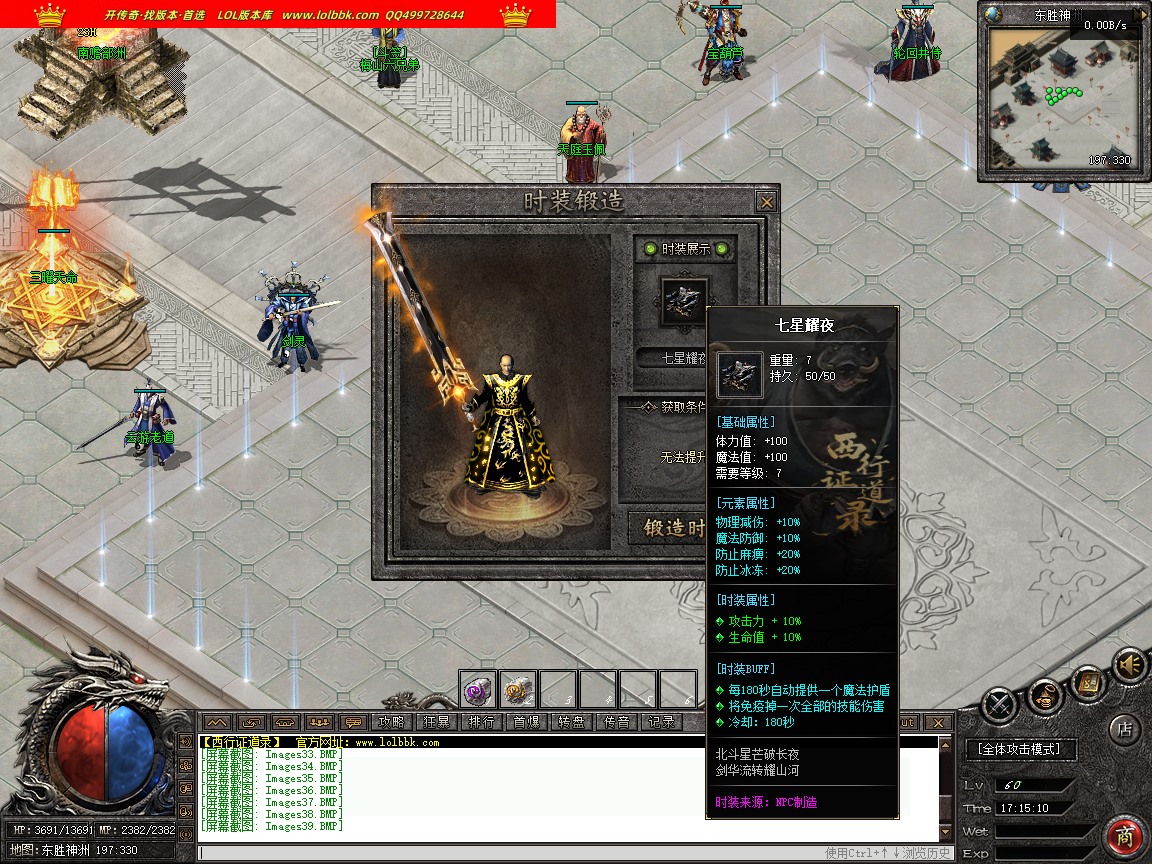The height and width of the screenshot is (864, 1152).
Task: Use the purple scroll in the first hotbar slot
Action: pos(478,688)
